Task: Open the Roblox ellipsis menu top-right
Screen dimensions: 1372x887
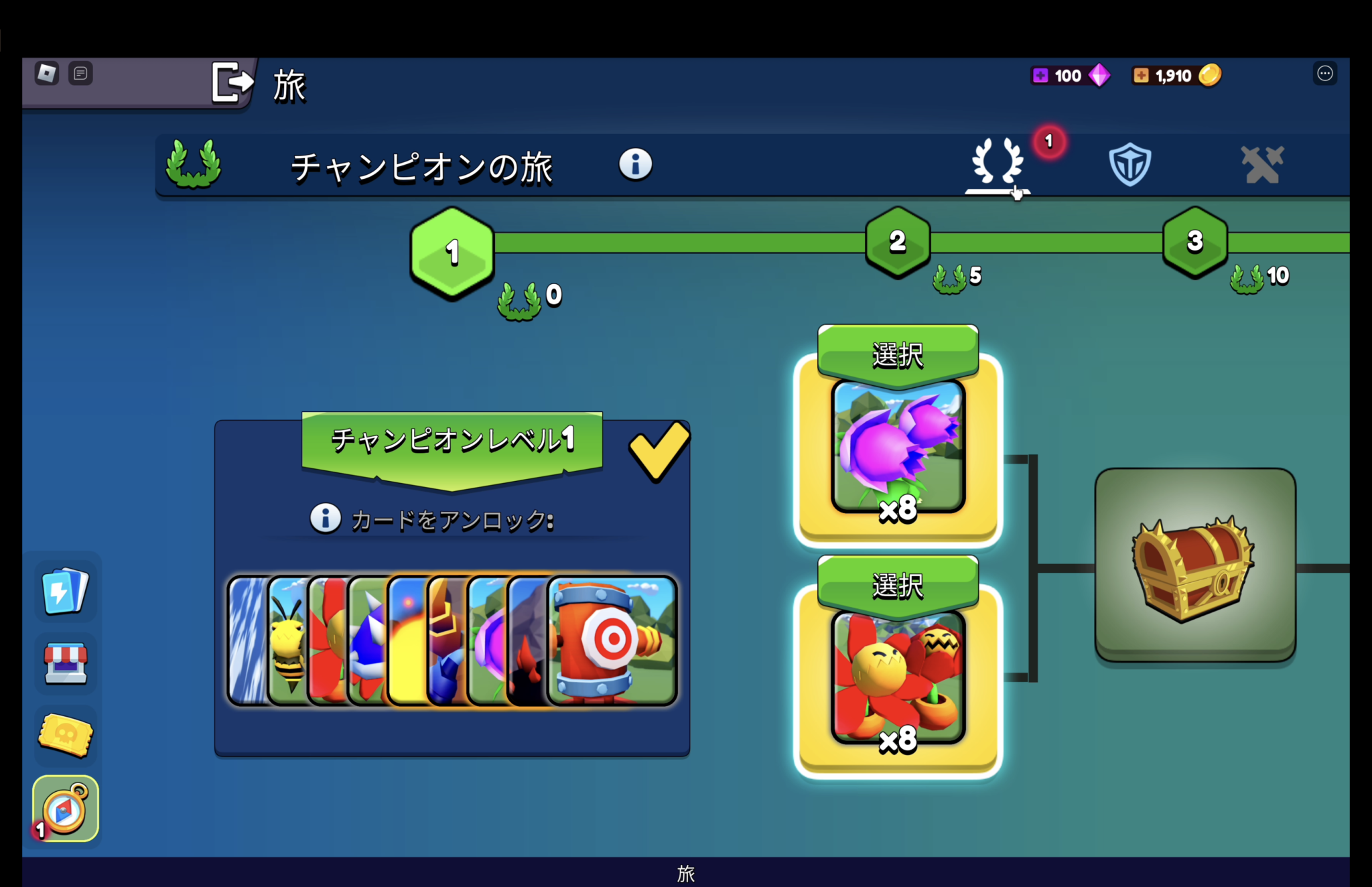Action: pos(1324,74)
